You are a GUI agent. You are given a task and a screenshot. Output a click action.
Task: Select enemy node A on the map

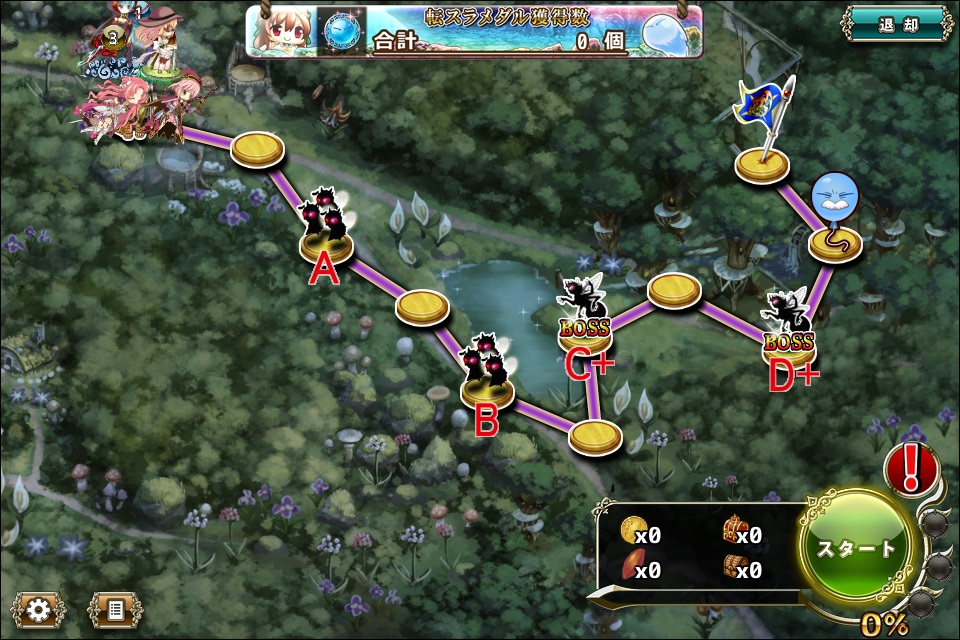[x=326, y=230]
